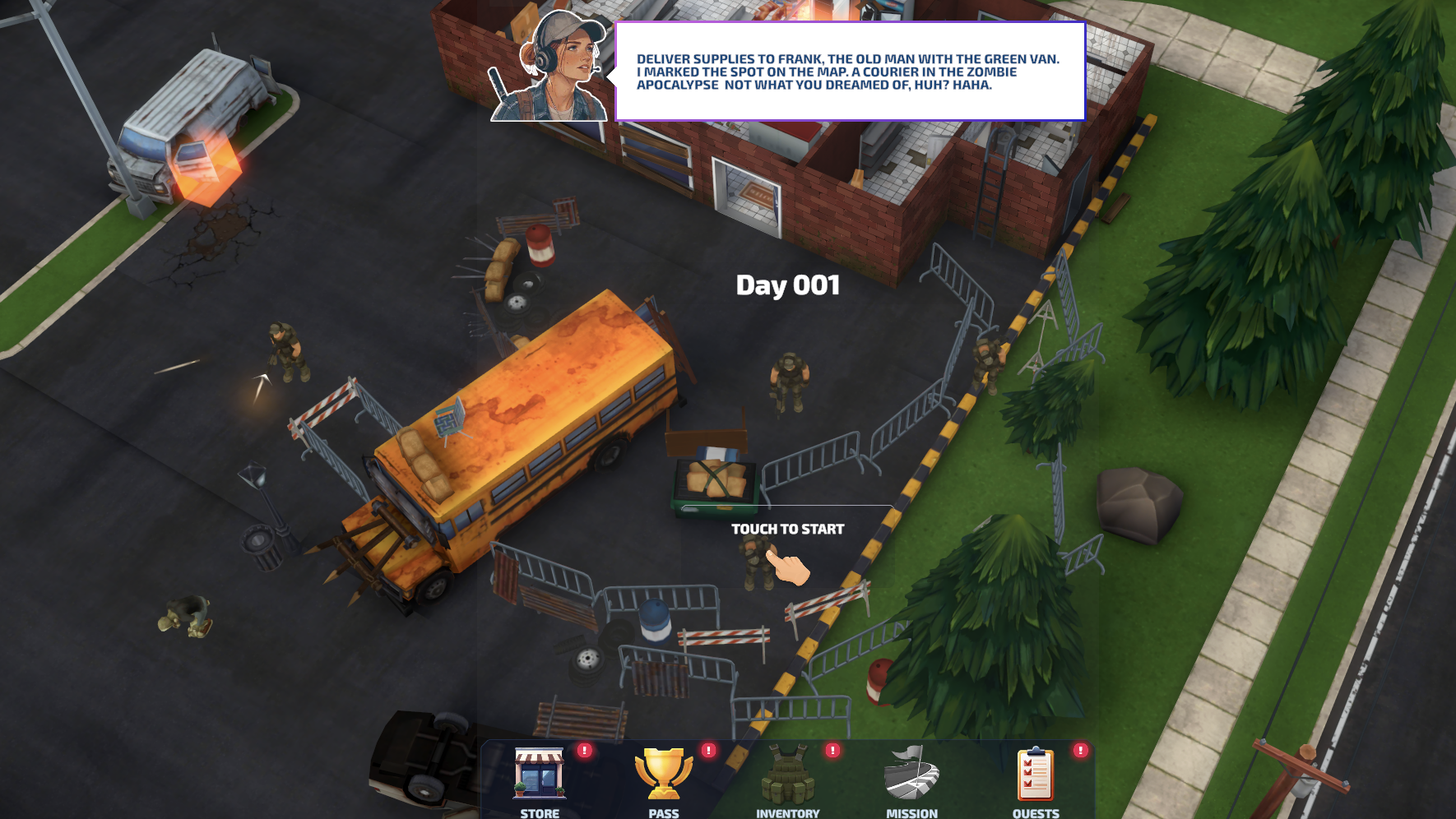Tap the alert badge on the Inventory vest
This screenshot has width=1456, height=819.
click(834, 749)
